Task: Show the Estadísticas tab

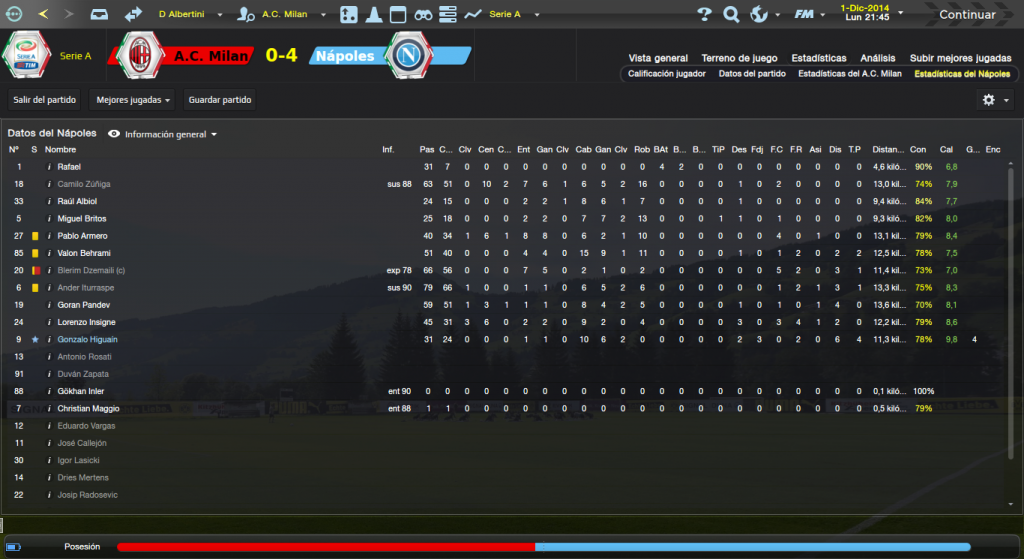Action: (818, 58)
